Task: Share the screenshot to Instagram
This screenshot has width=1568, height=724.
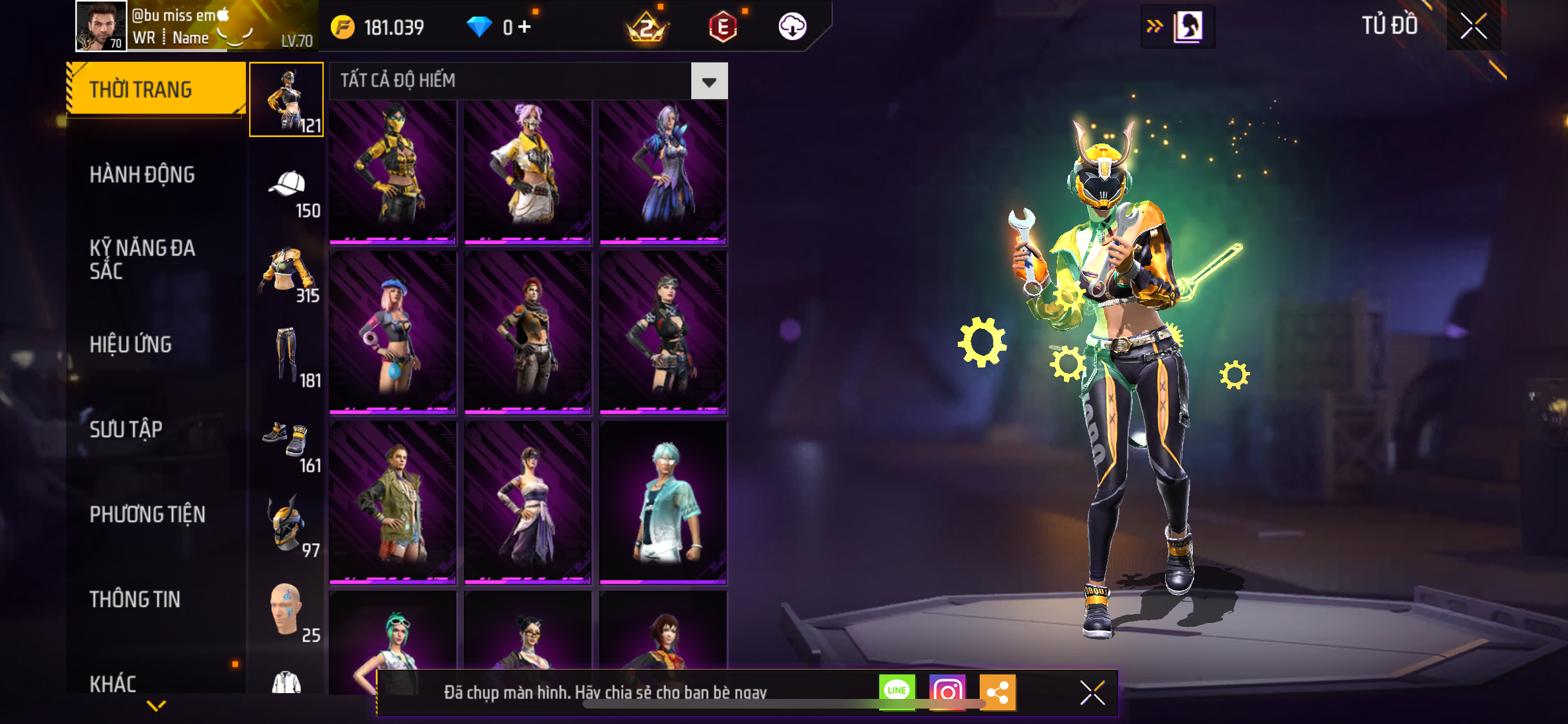Action: coord(947,692)
